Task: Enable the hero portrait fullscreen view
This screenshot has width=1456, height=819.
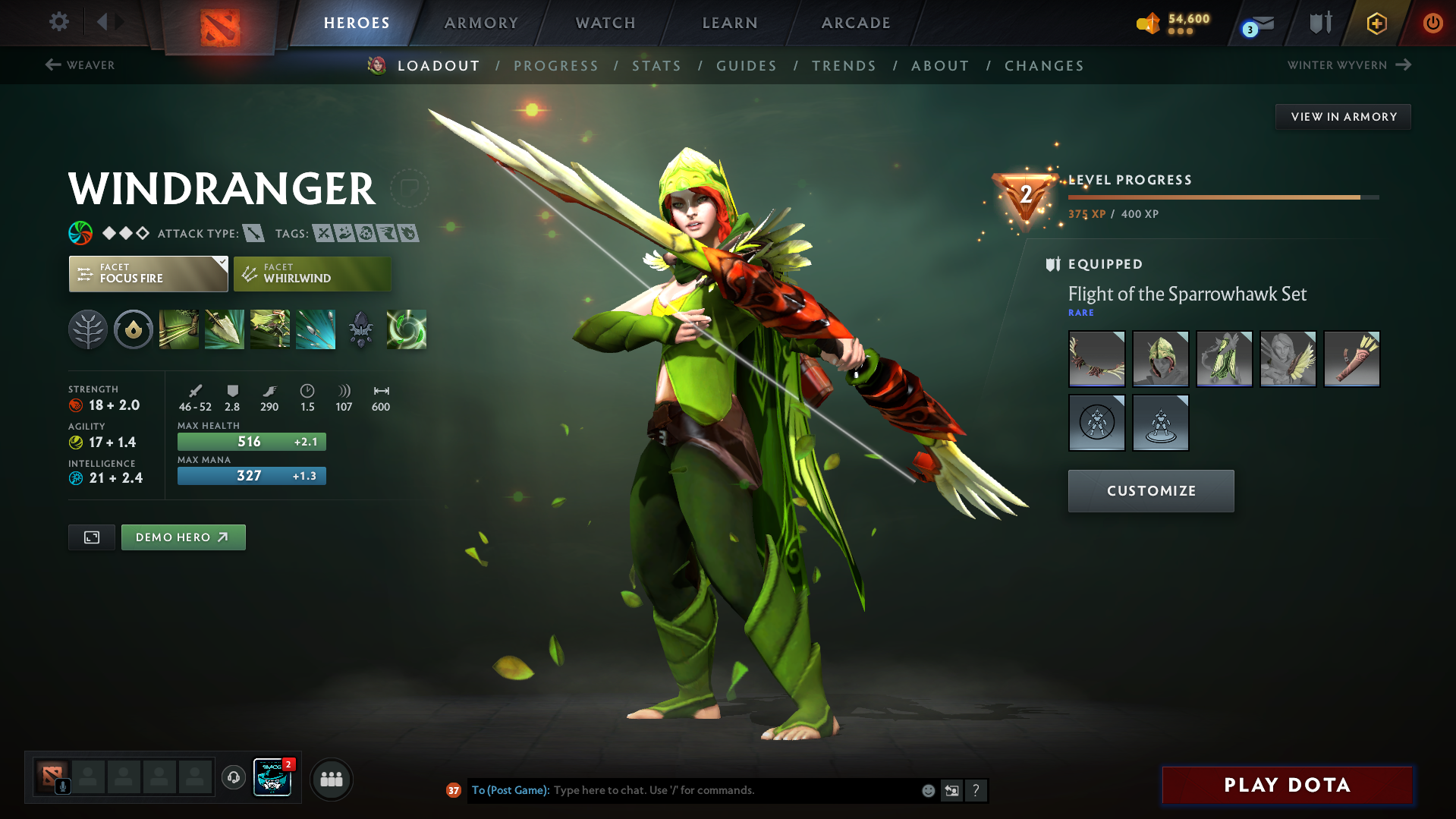Action: pyautogui.click(x=91, y=537)
